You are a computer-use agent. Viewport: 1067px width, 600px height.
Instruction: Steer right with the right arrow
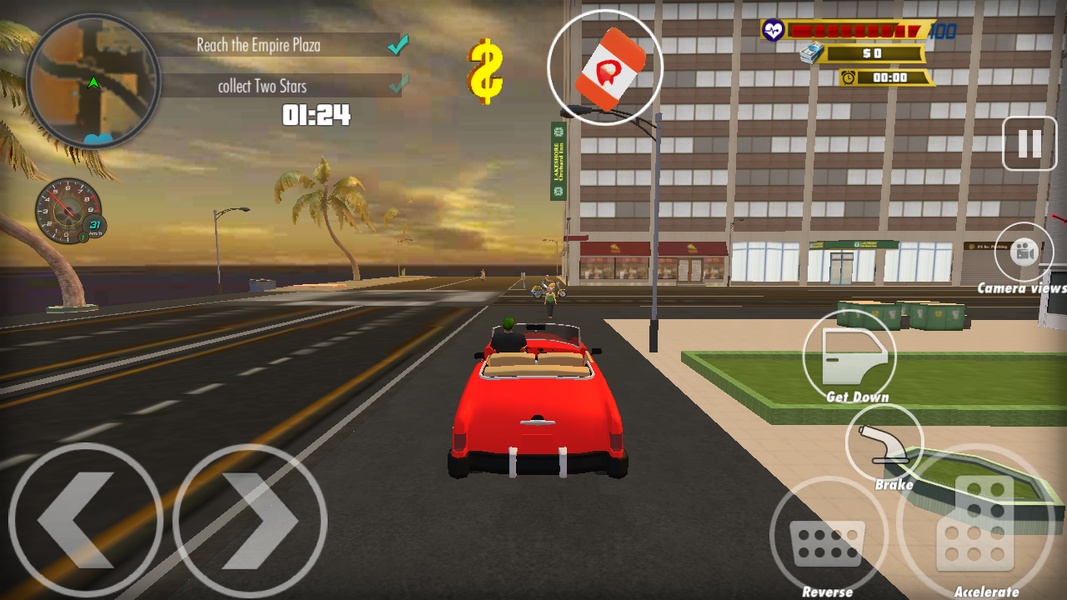250,521
